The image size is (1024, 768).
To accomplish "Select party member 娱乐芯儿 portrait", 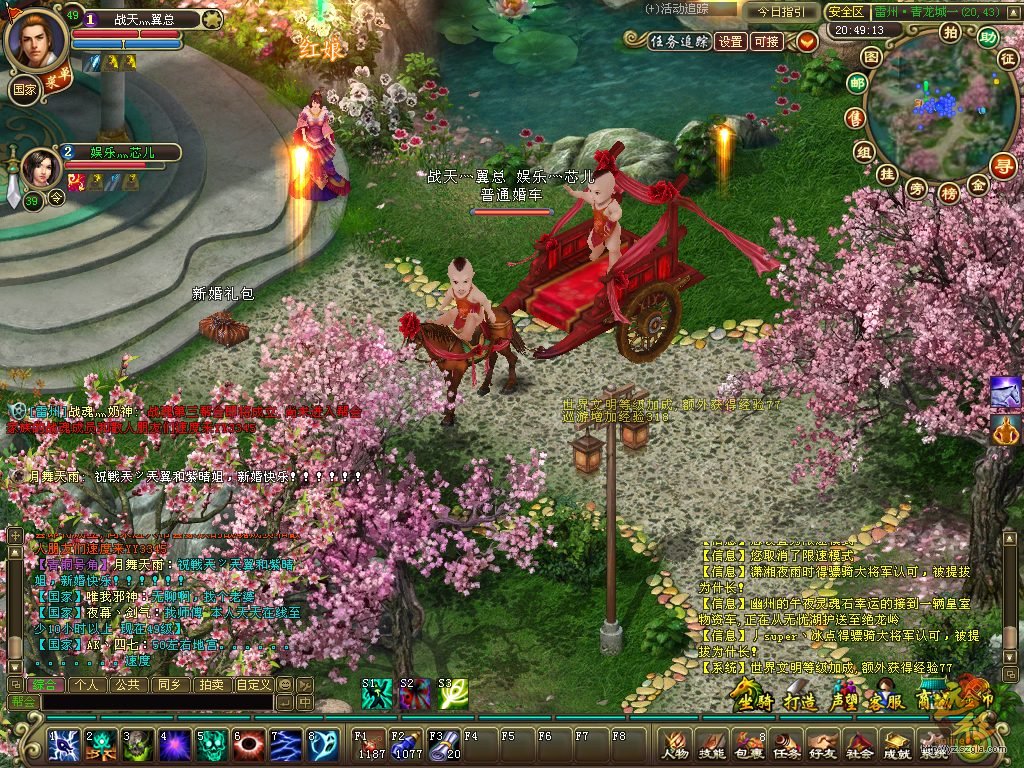I will point(42,169).
